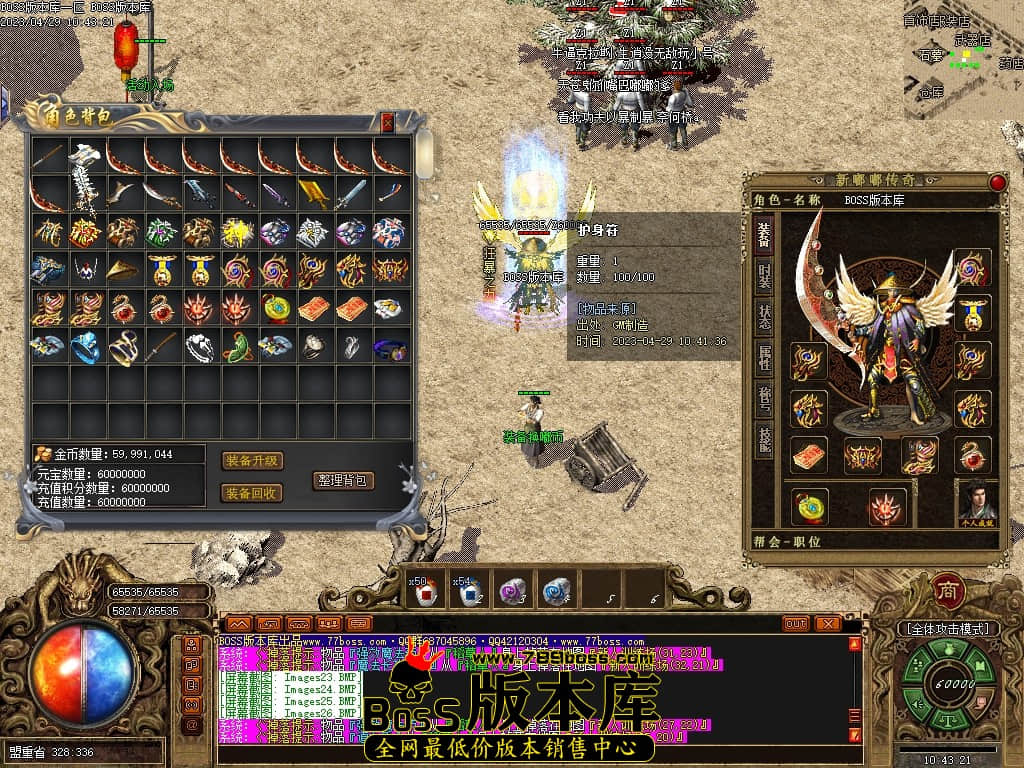Sort the bag with 整理背包
The width and height of the screenshot is (1024, 768).
(x=343, y=480)
